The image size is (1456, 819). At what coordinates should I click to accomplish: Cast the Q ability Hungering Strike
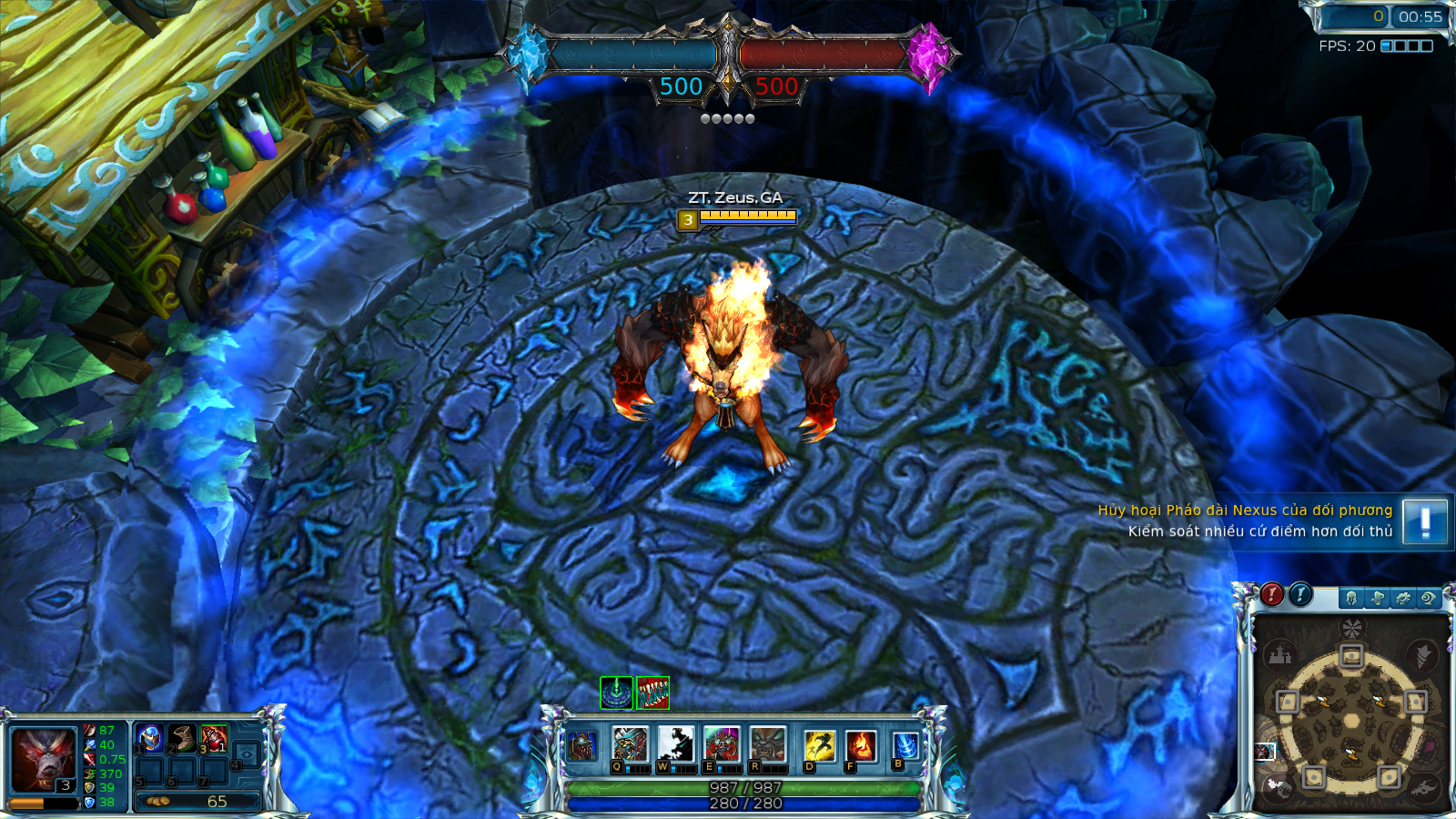(630, 743)
